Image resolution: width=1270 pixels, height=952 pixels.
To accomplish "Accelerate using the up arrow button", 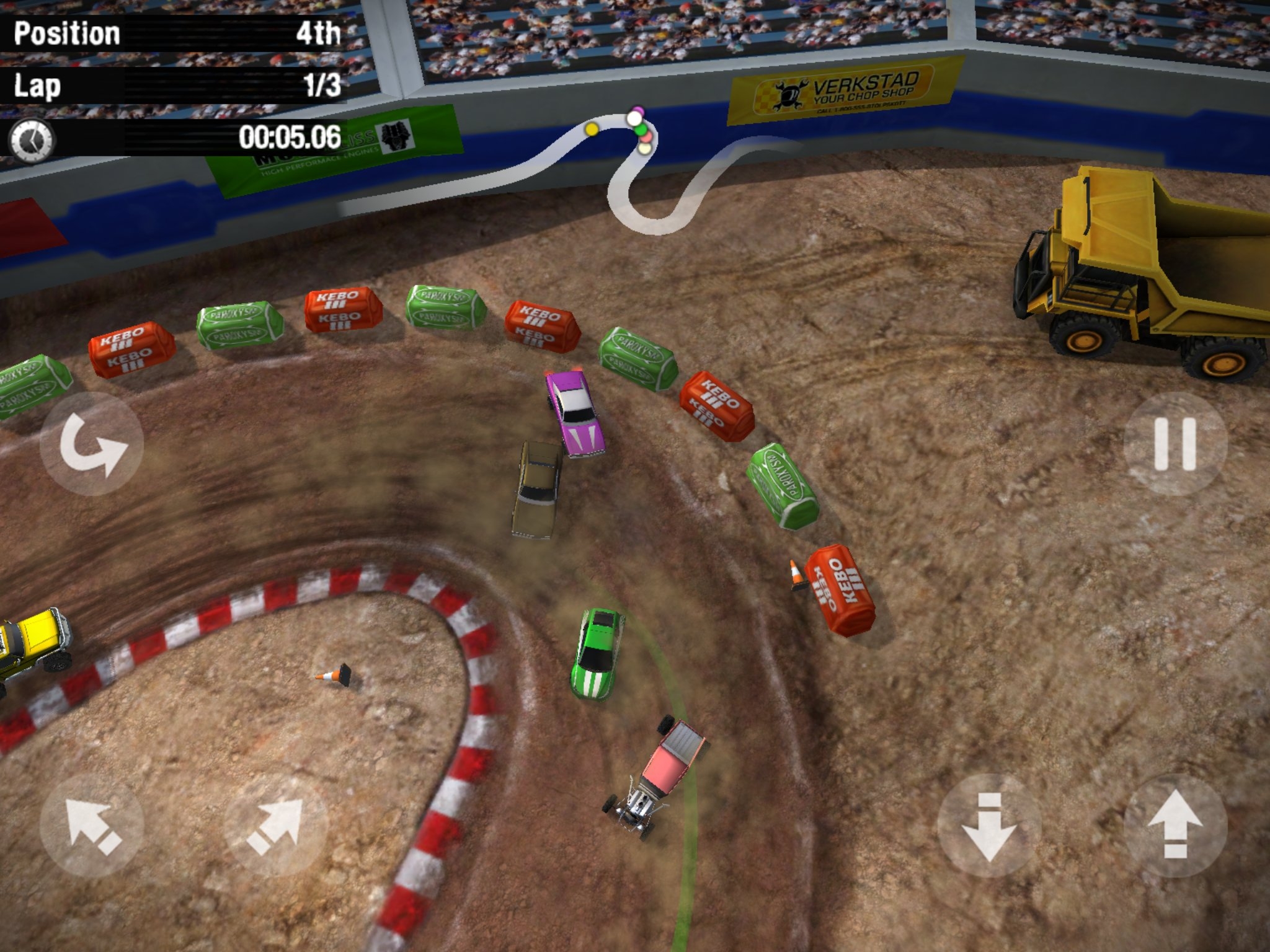I will click(x=1175, y=826).
